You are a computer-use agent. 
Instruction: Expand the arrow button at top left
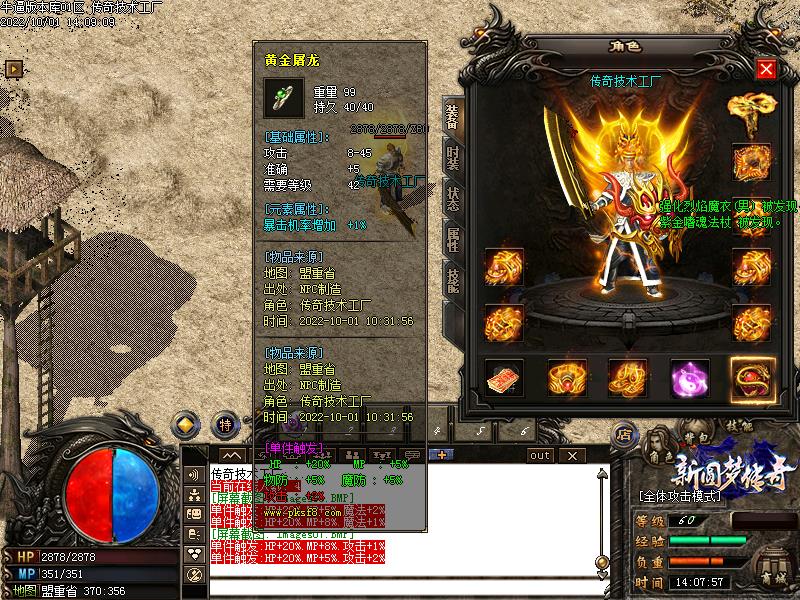pyautogui.click(x=14, y=68)
